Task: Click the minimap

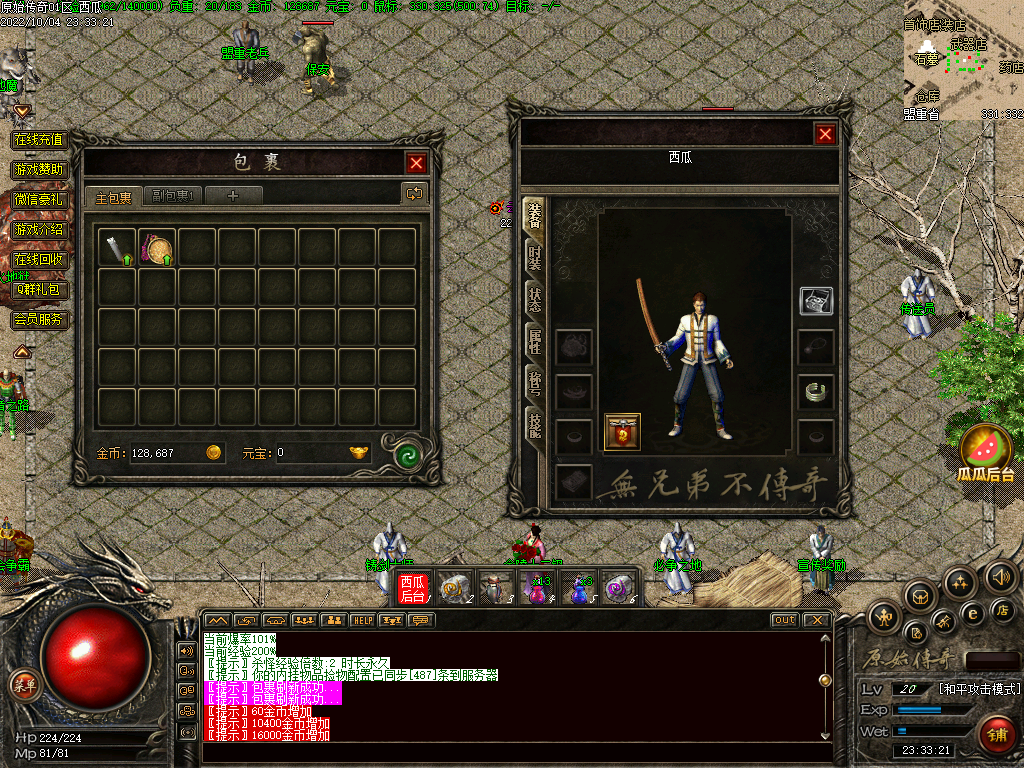Action: point(962,60)
